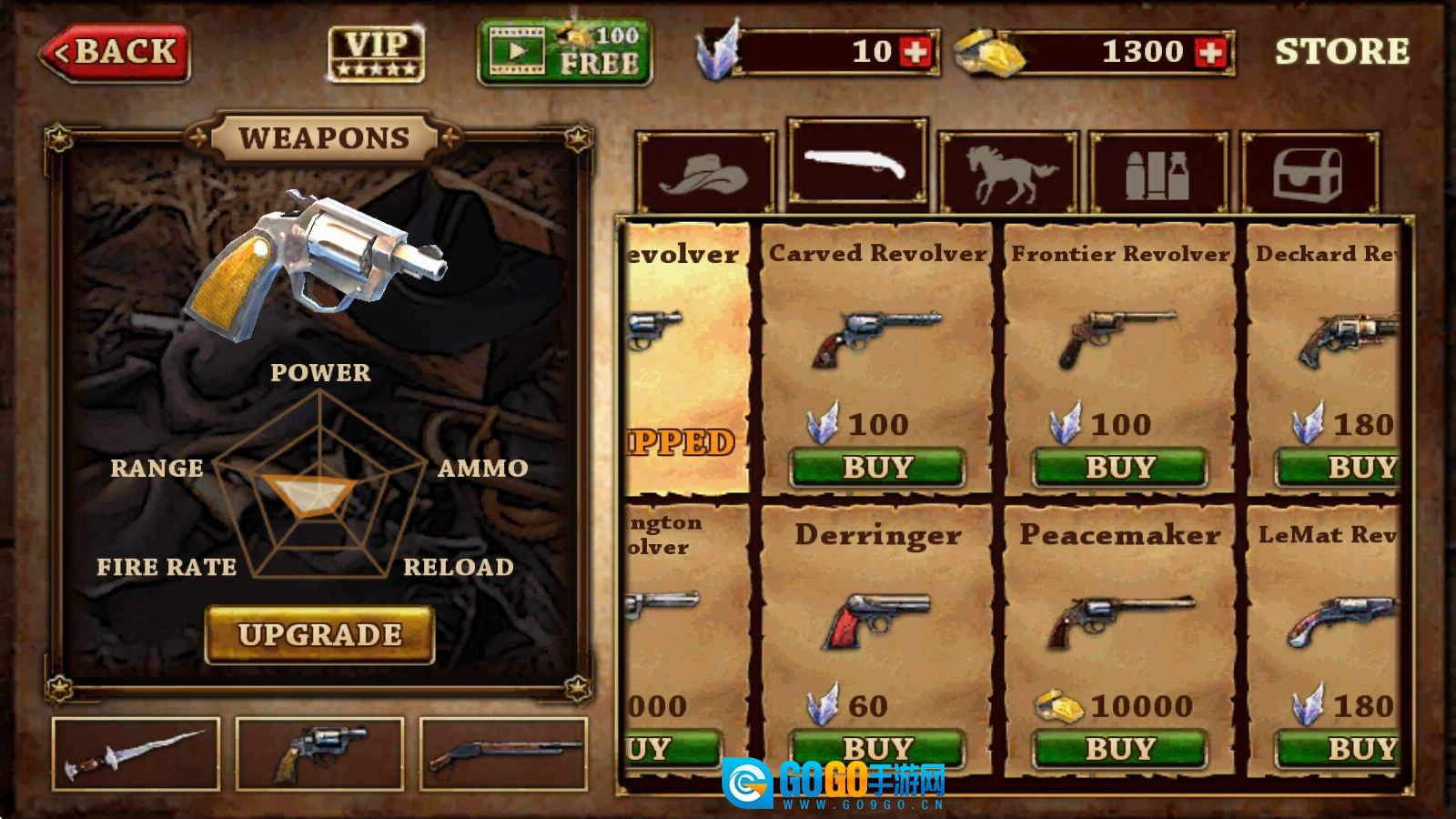This screenshot has height=819, width=1456.
Task: Select the shotgun weapons category tab
Action: pyautogui.click(x=857, y=164)
